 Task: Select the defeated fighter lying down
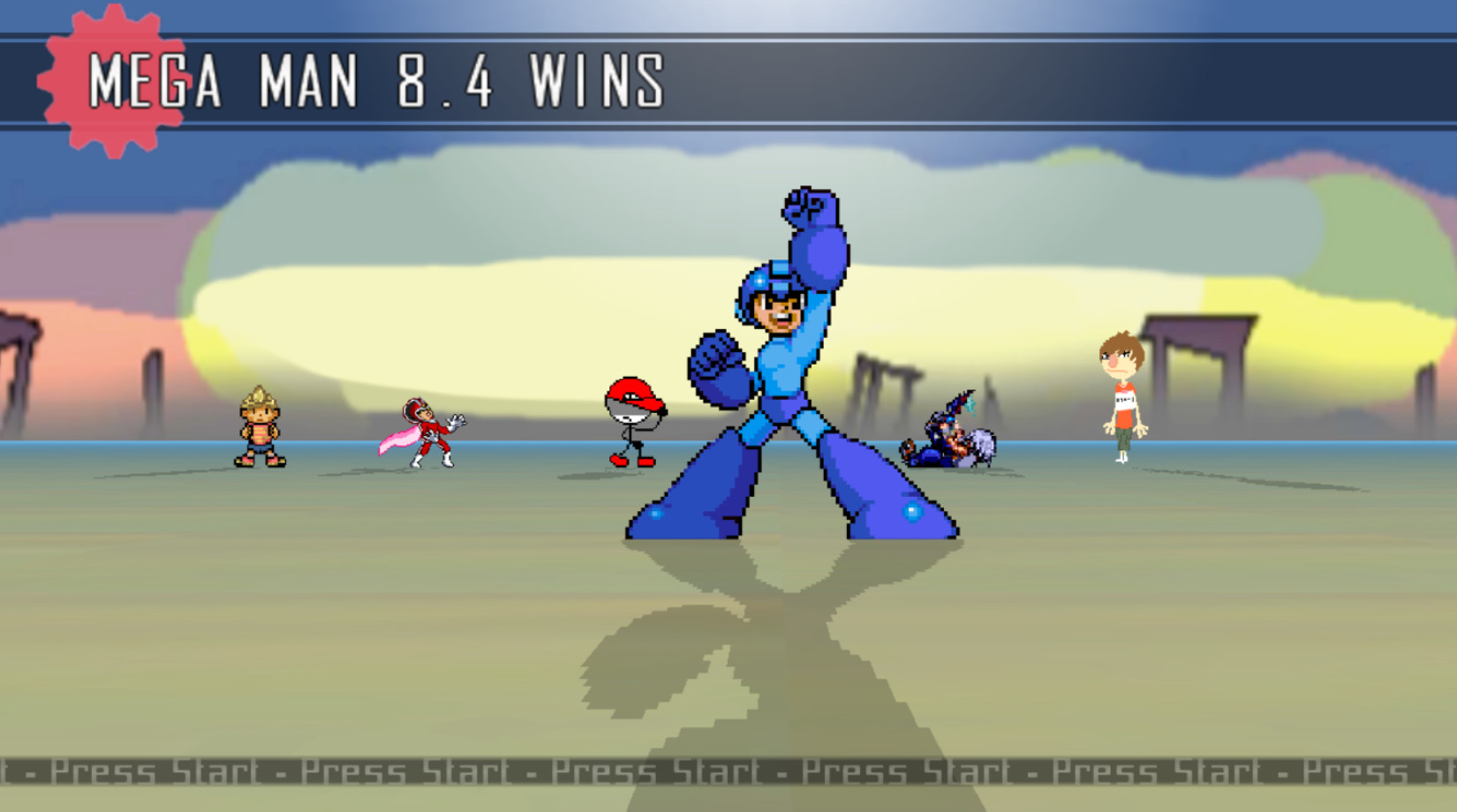coord(949,441)
